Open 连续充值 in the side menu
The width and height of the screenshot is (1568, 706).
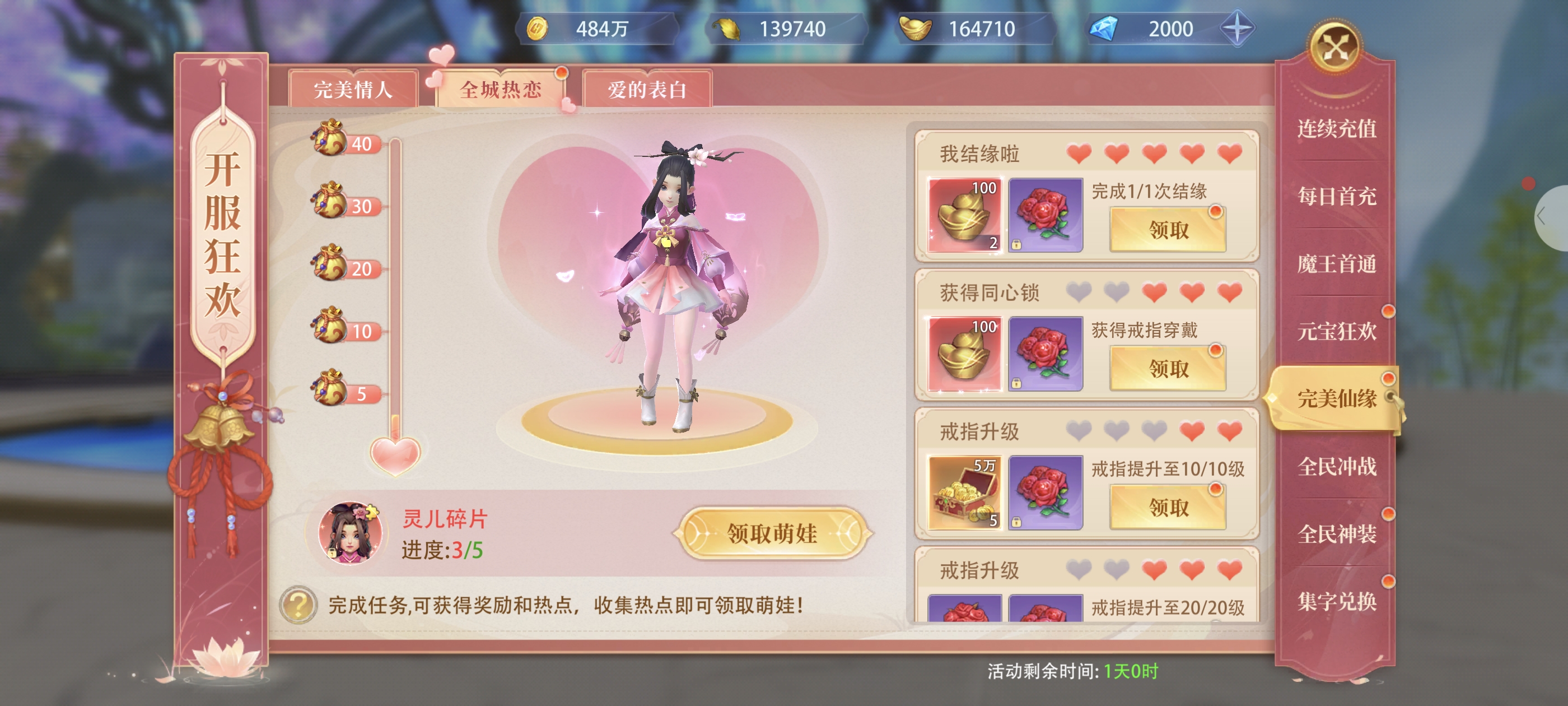tap(1336, 128)
